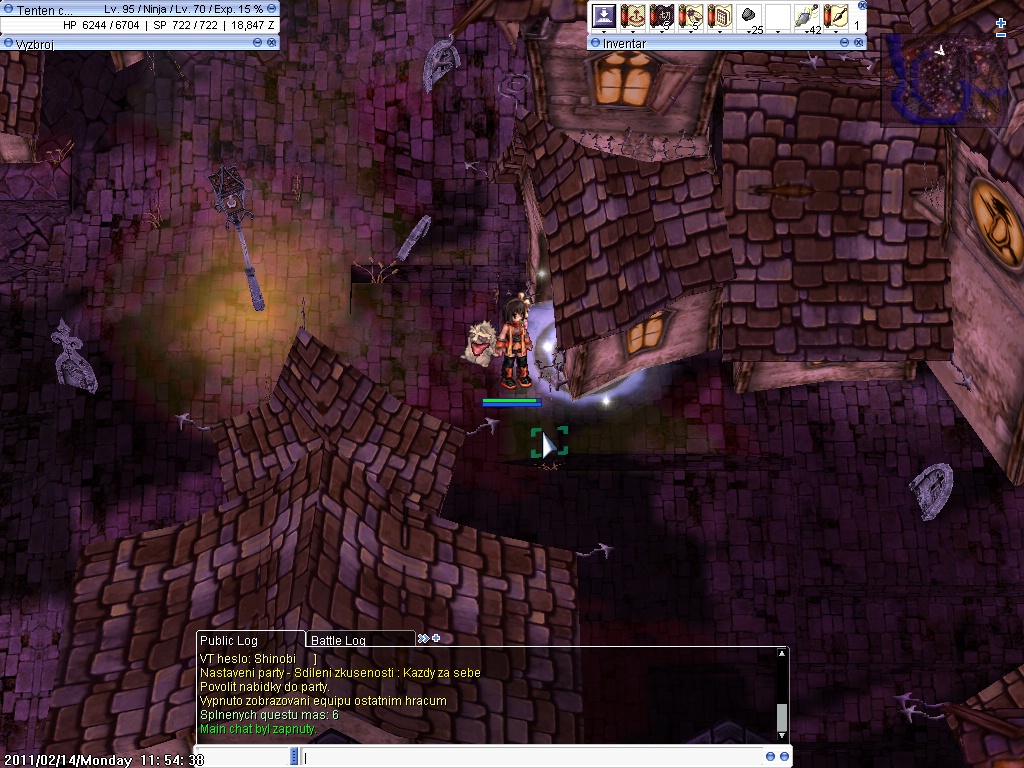The width and height of the screenshot is (1024, 768).
Task: Use the grey stone item with 25 count
Action: tap(748, 16)
